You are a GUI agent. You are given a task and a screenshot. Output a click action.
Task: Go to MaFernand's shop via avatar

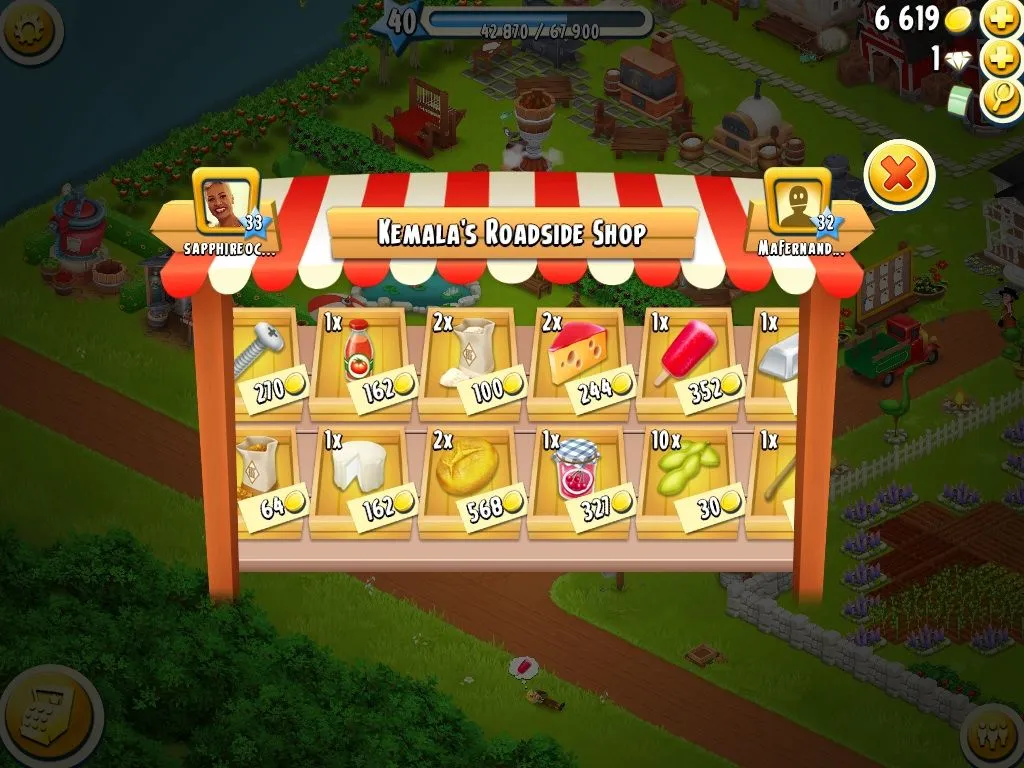(x=798, y=200)
